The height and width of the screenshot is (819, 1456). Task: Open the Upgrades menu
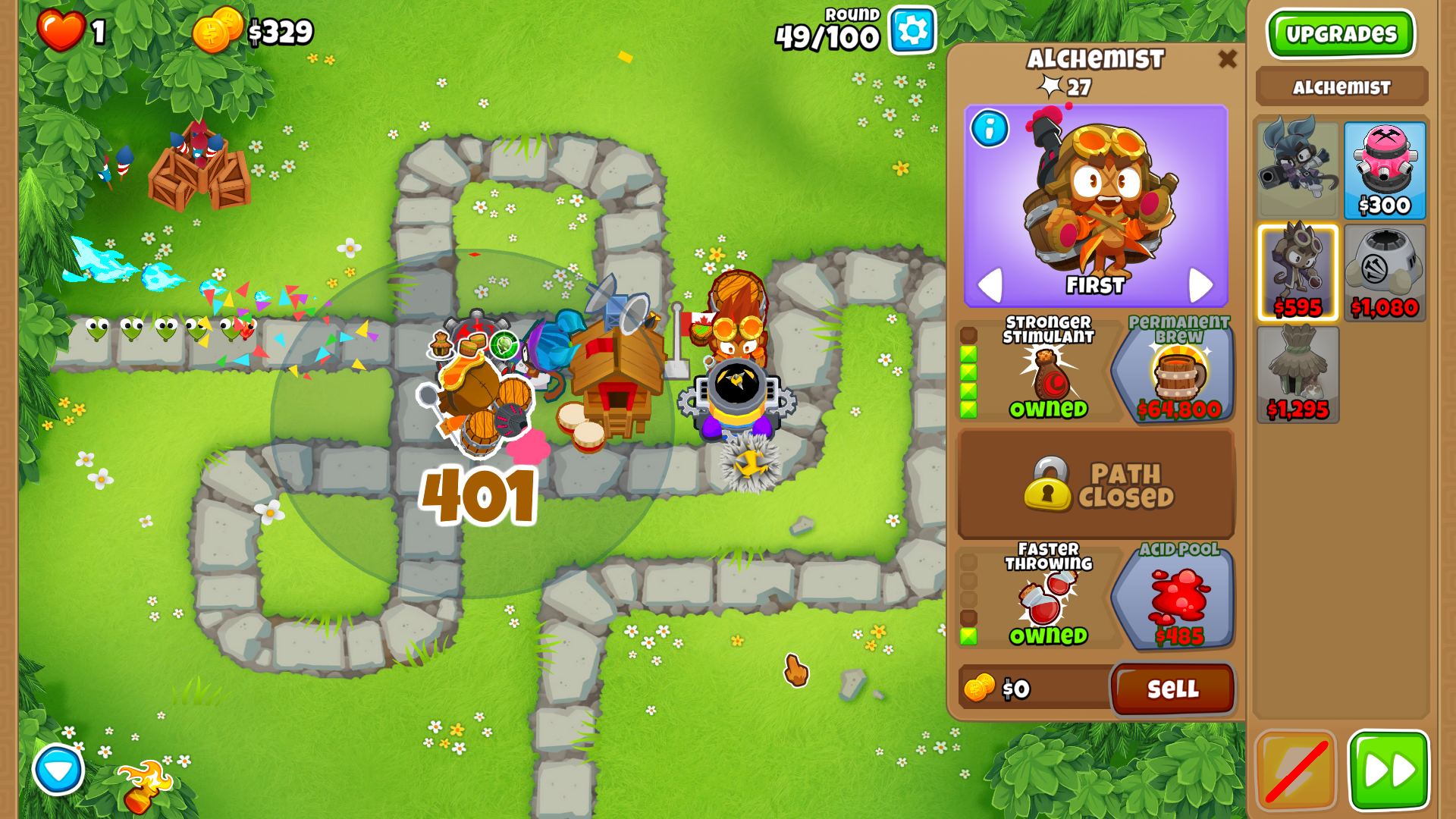point(1341,34)
